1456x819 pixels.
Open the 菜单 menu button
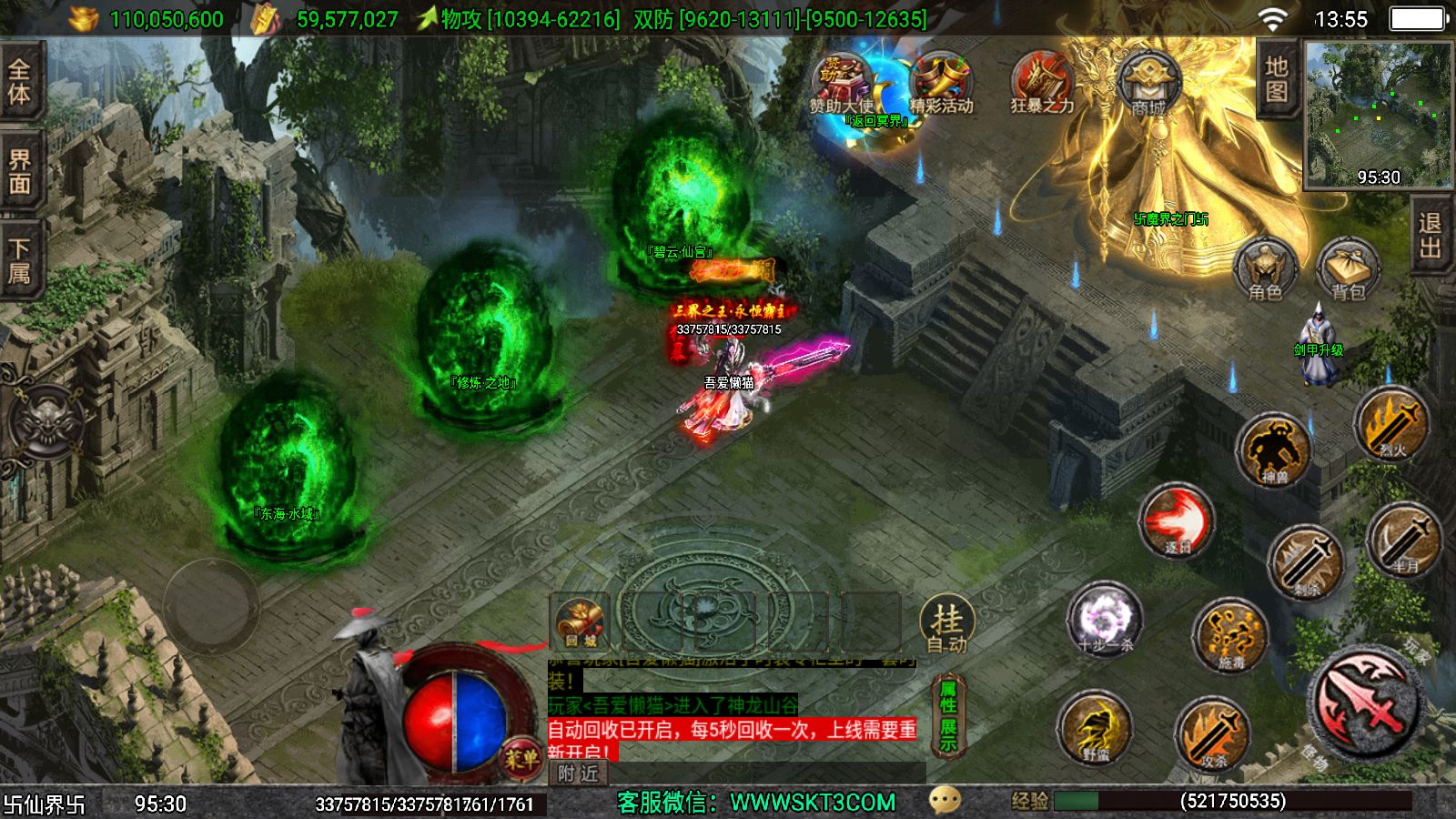click(x=521, y=758)
